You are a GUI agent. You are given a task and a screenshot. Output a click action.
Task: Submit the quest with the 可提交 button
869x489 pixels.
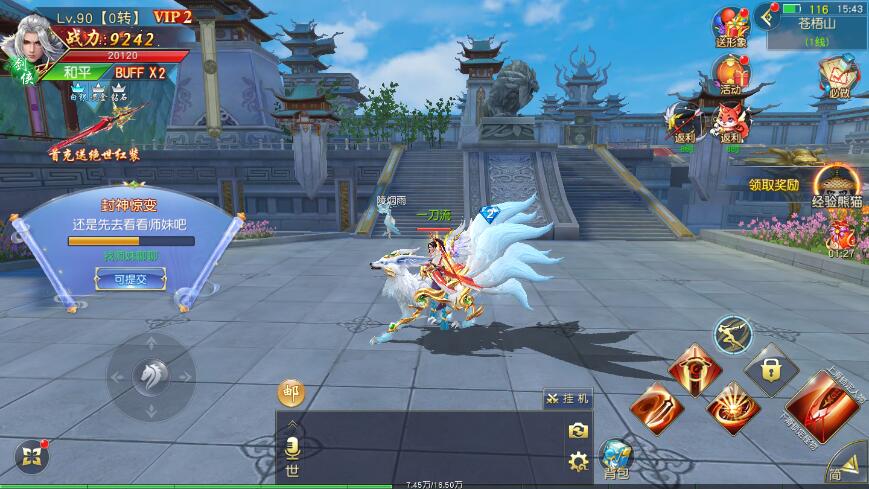130,278
